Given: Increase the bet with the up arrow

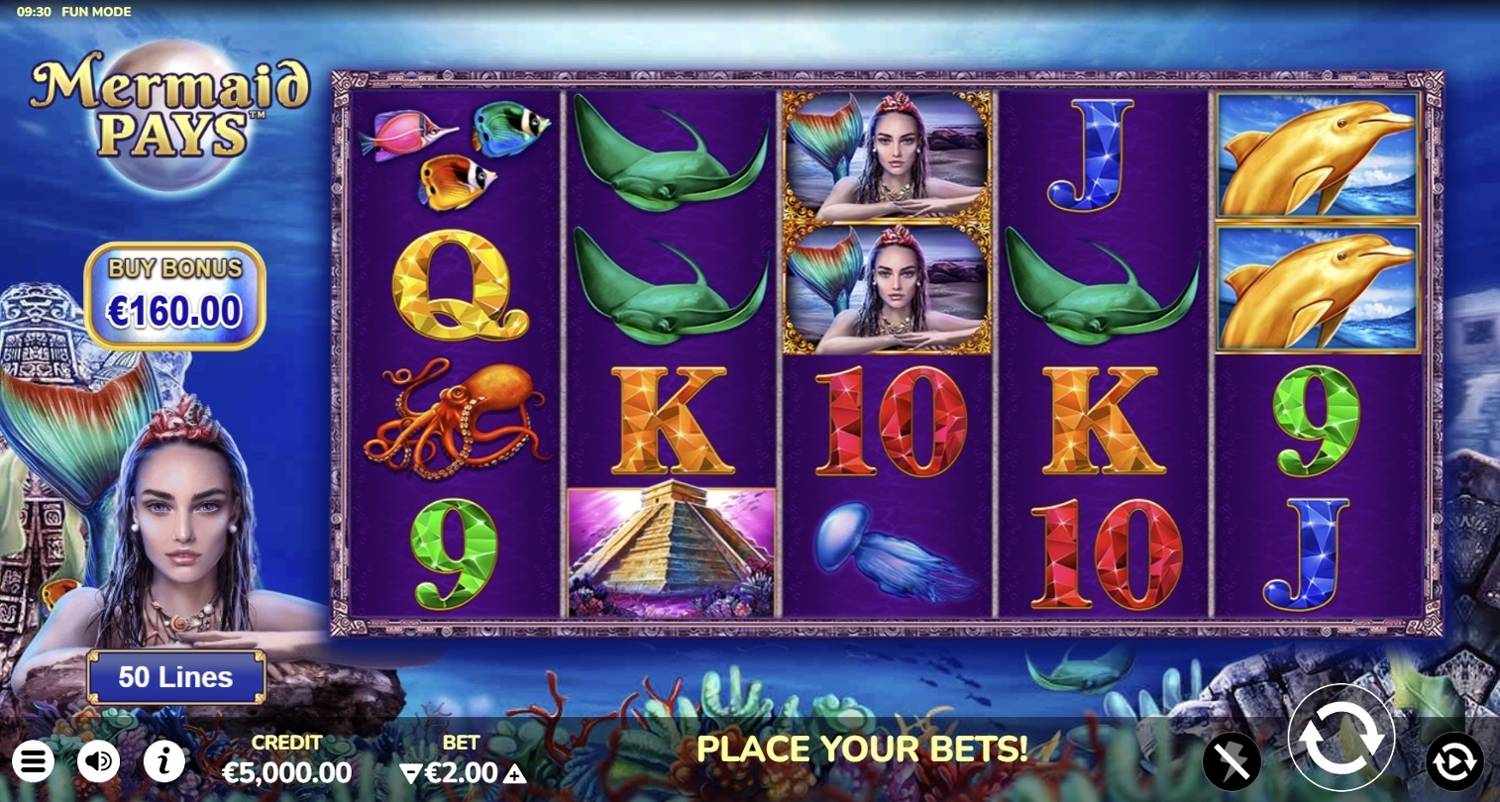Looking at the screenshot, I should (513, 772).
